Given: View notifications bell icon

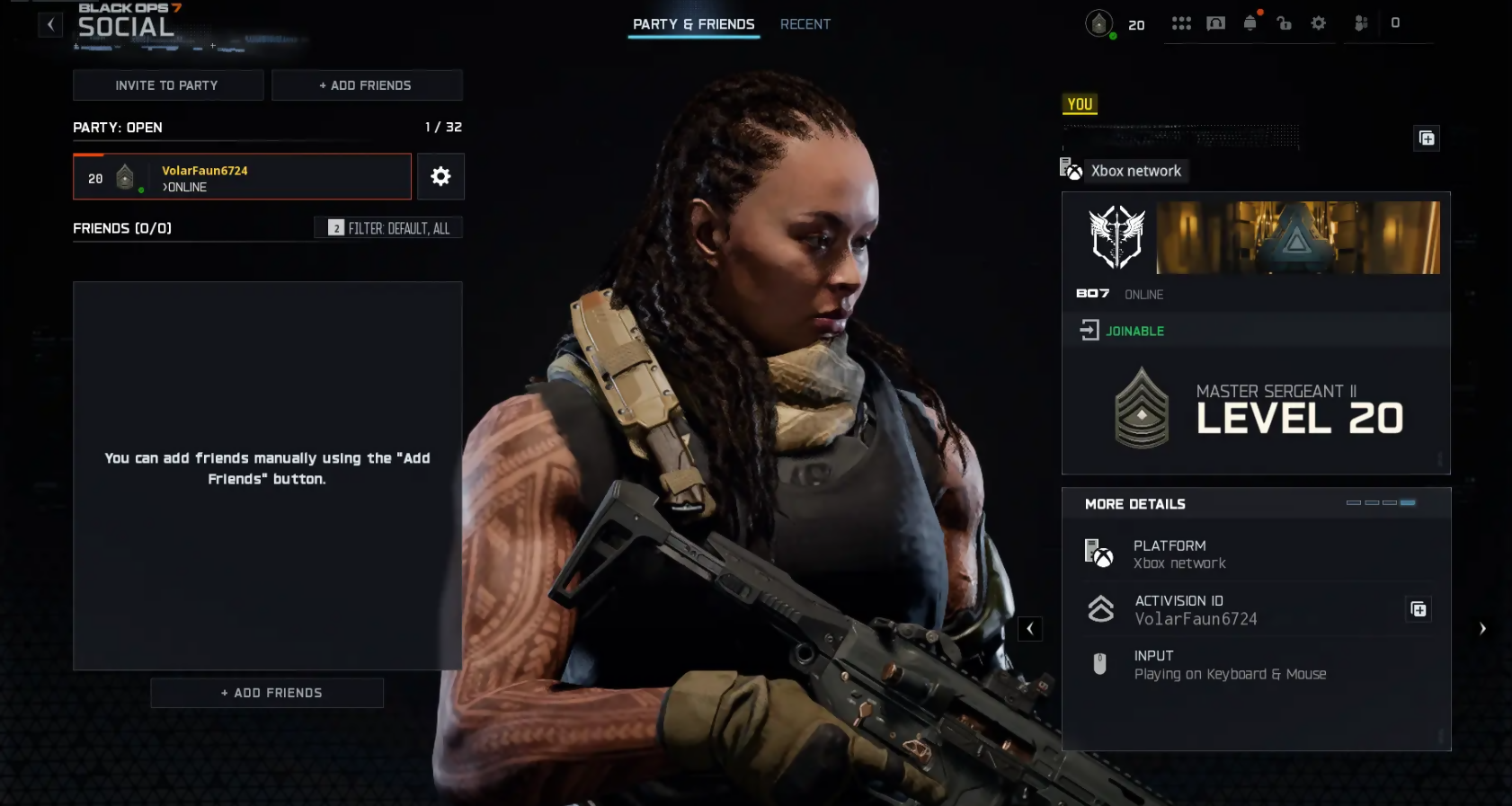Looking at the screenshot, I should coord(1250,23).
